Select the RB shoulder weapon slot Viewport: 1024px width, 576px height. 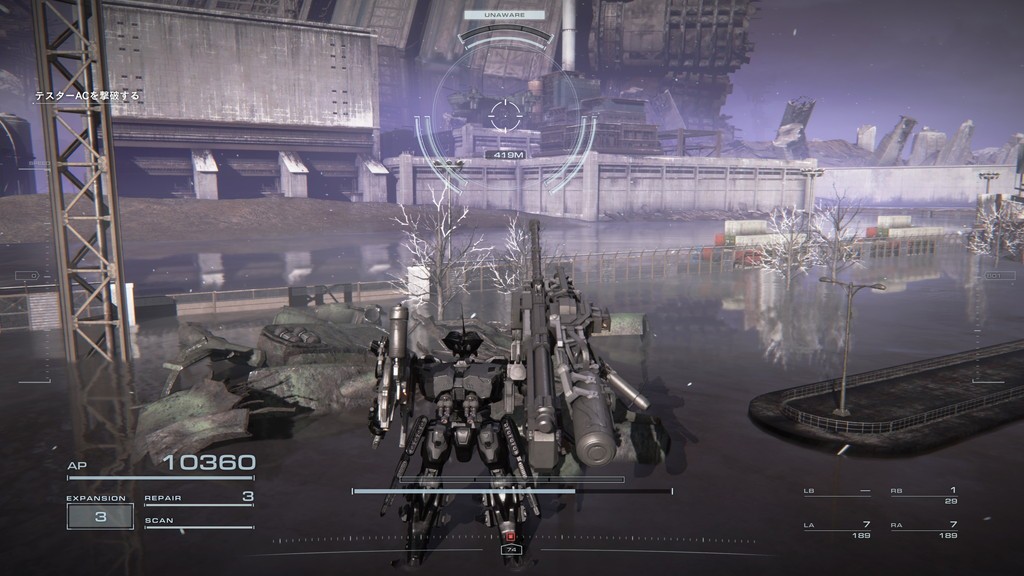[x=924, y=495]
